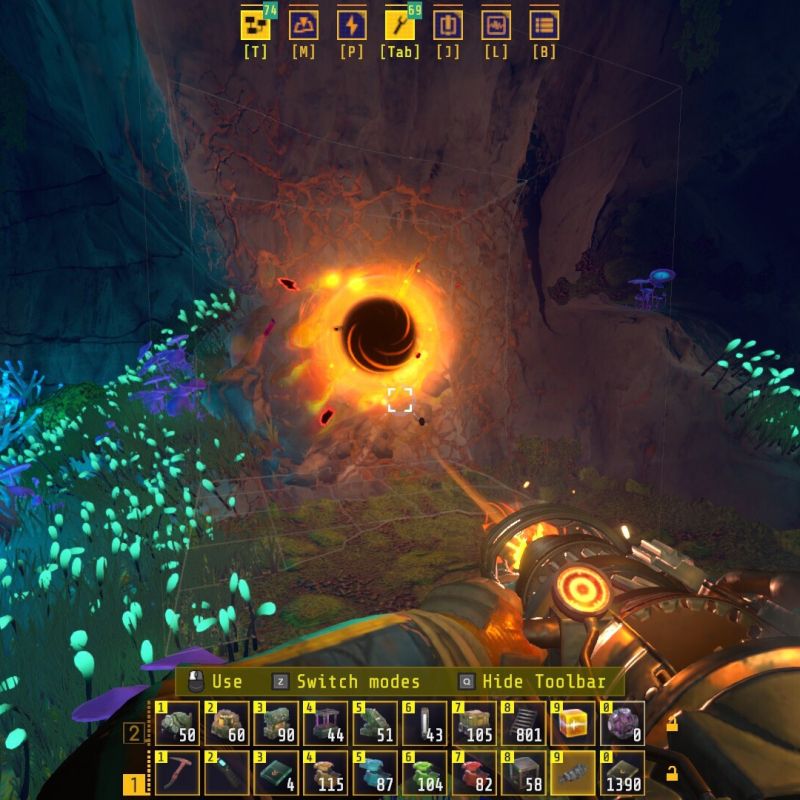This screenshot has height=800, width=800.
Task: Open the map icon labeled M
Action: (303, 25)
